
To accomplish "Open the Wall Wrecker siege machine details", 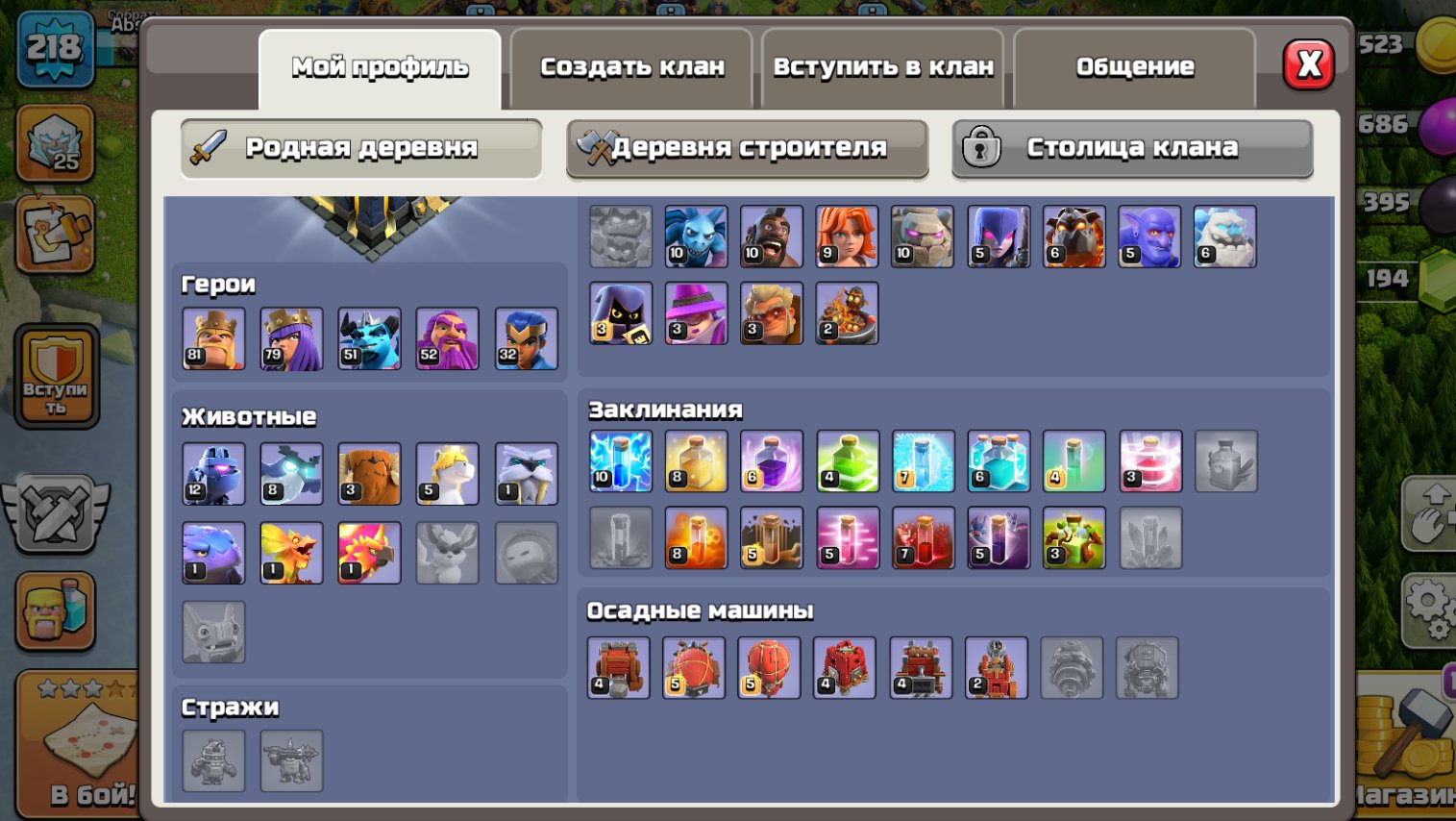I will [x=620, y=667].
